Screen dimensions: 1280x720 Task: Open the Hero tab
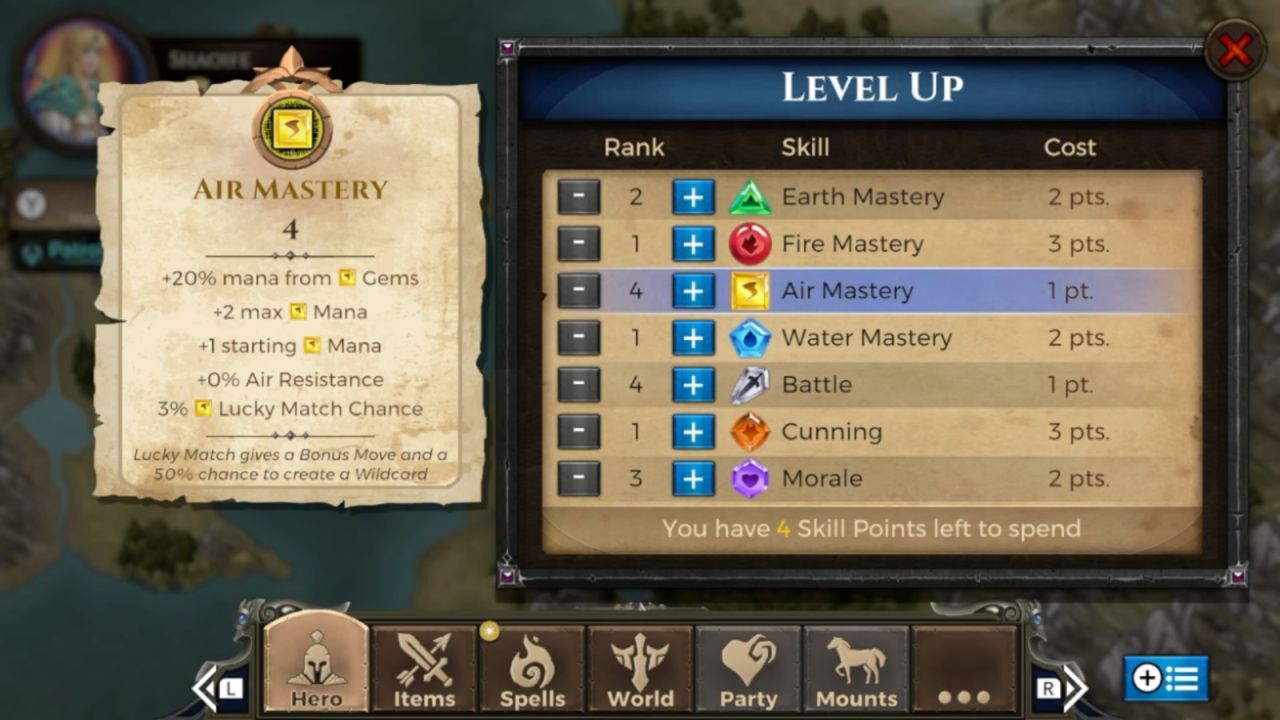(x=316, y=667)
